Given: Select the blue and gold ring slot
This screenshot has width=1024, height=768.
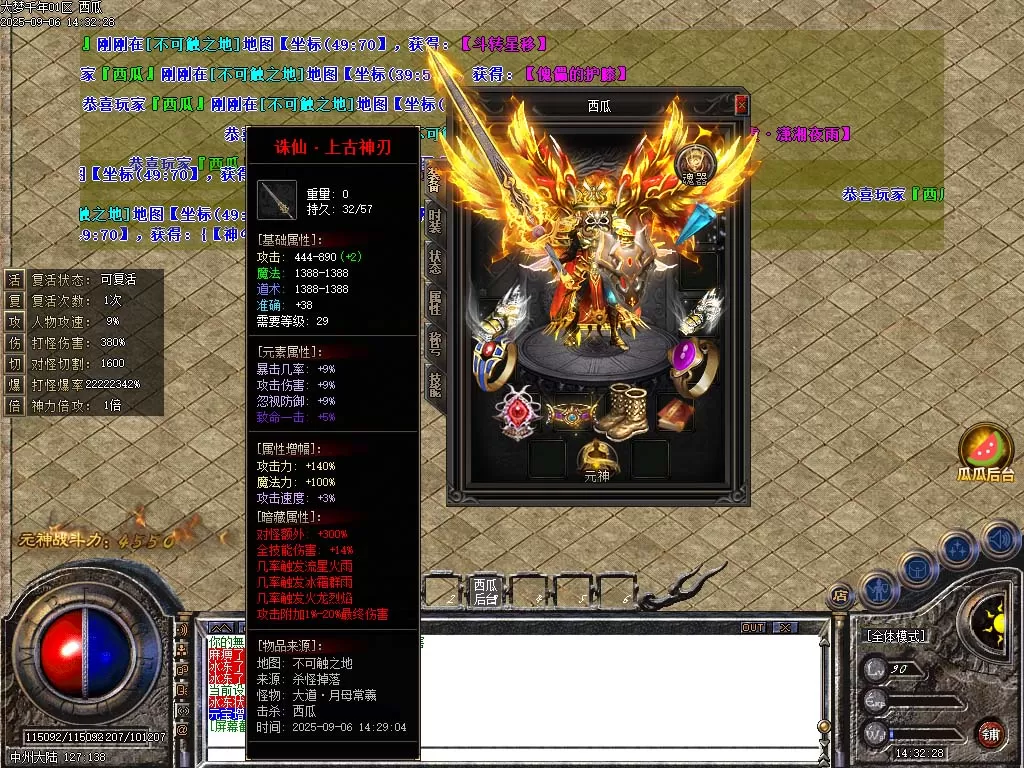Looking at the screenshot, I should [495, 362].
